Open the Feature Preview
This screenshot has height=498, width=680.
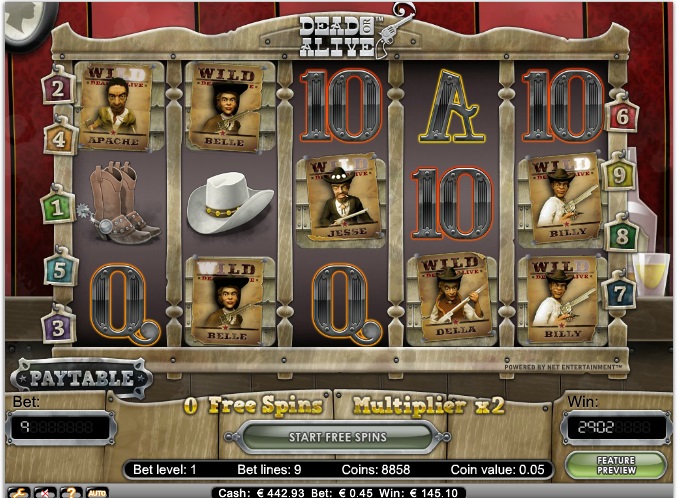615,465
